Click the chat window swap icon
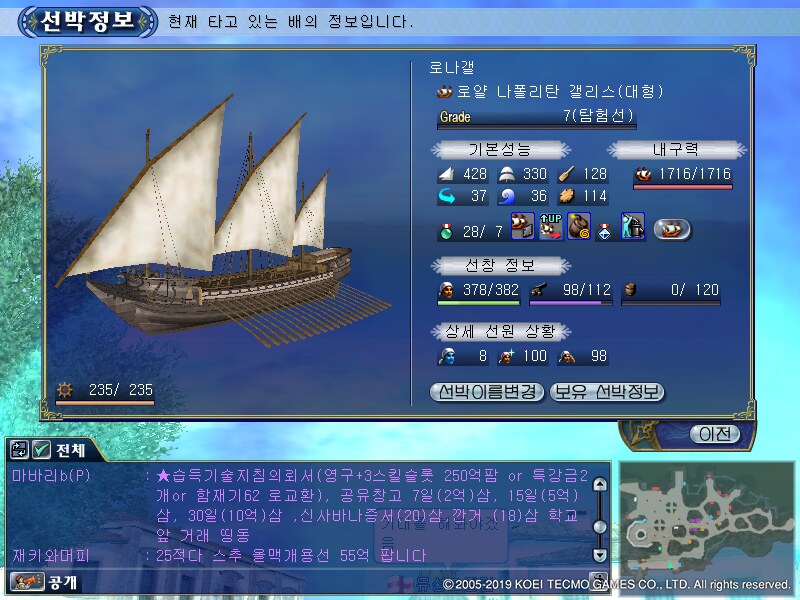The image size is (800, 600). [x=18, y=449]
